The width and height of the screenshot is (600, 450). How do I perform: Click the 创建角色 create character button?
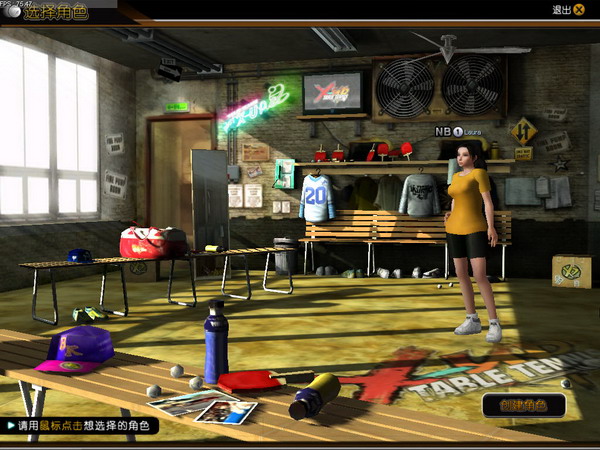523,404
